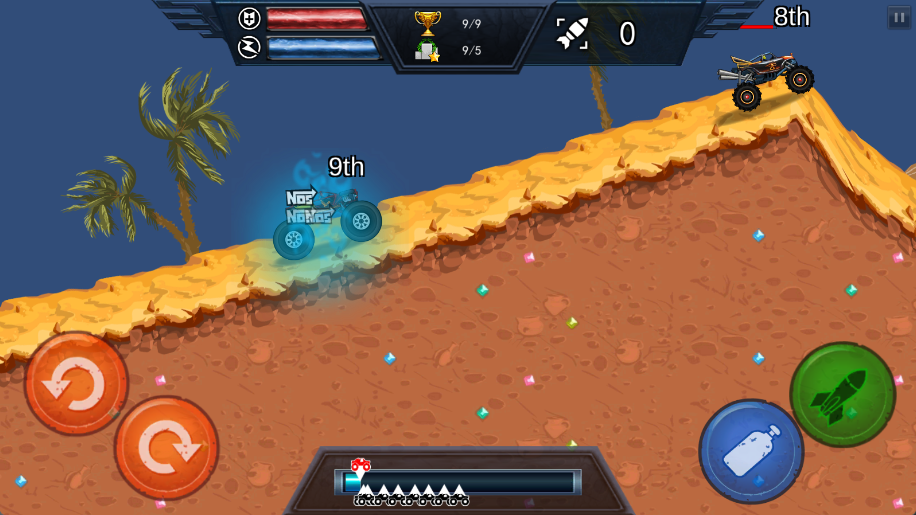This screenshot has width=916, height=515.
Task: Tap the counter-clockwise tilt button
Action: [76, 383]
